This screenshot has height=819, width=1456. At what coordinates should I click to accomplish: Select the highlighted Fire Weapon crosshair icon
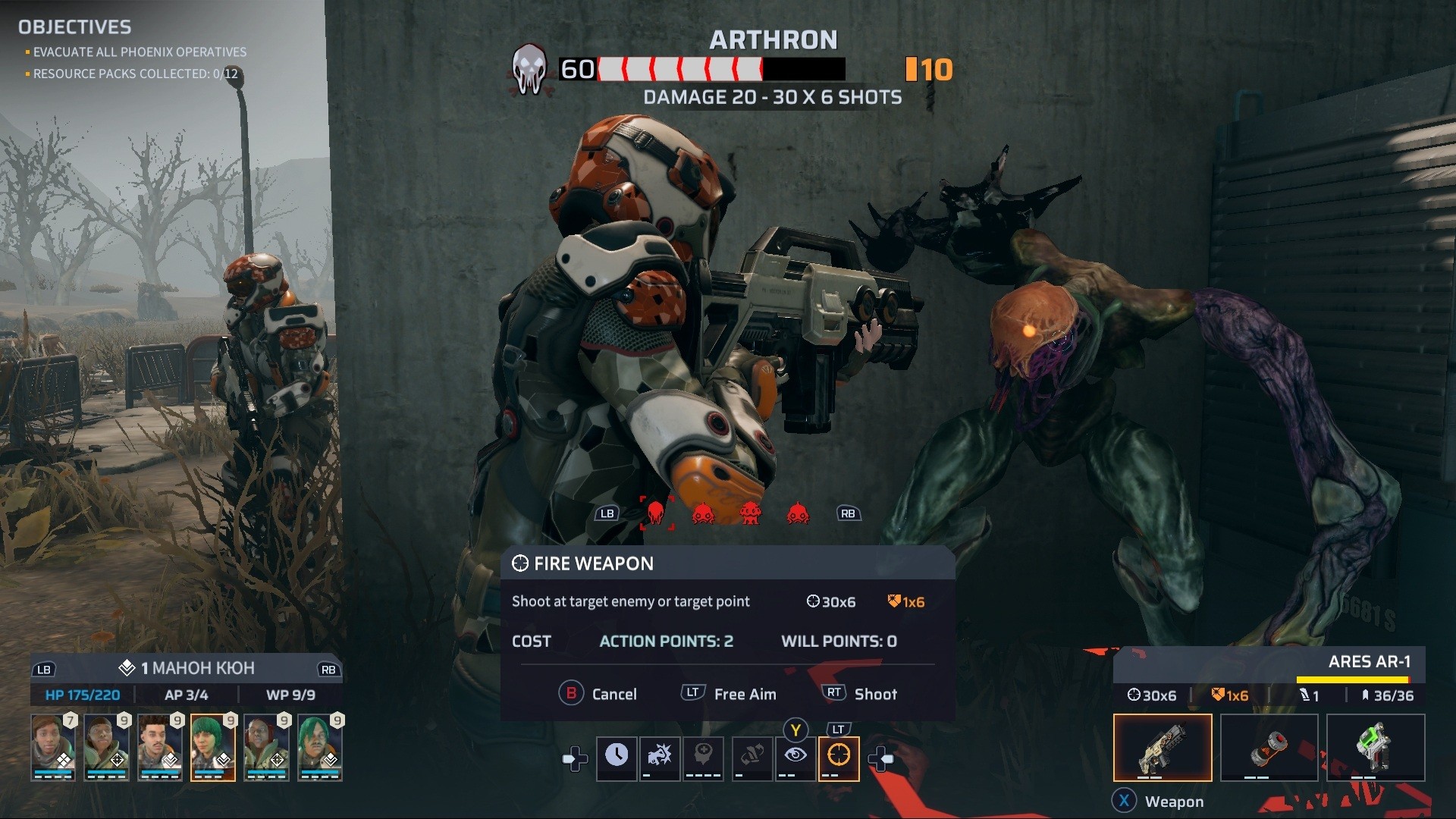tap(838, 758)
